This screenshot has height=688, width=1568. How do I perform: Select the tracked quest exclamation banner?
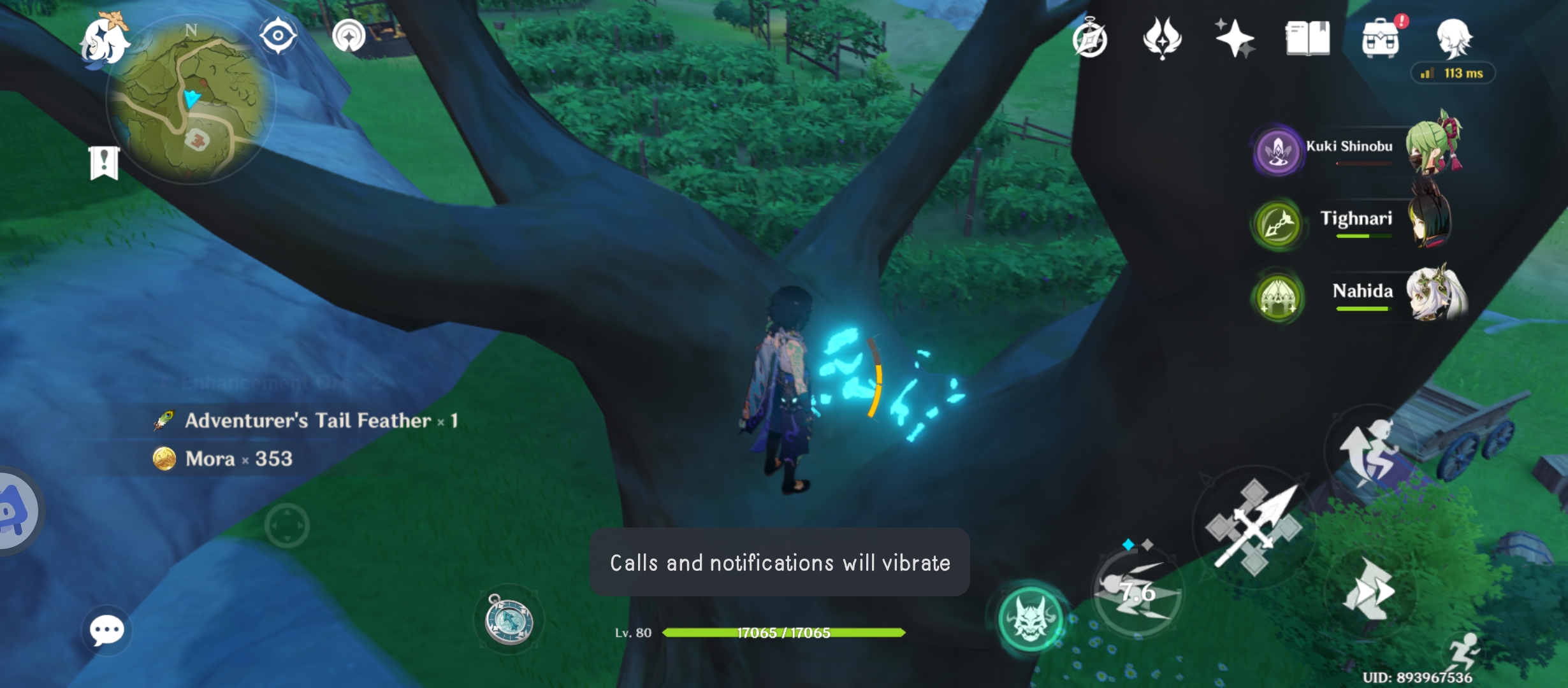click(104, 163)
